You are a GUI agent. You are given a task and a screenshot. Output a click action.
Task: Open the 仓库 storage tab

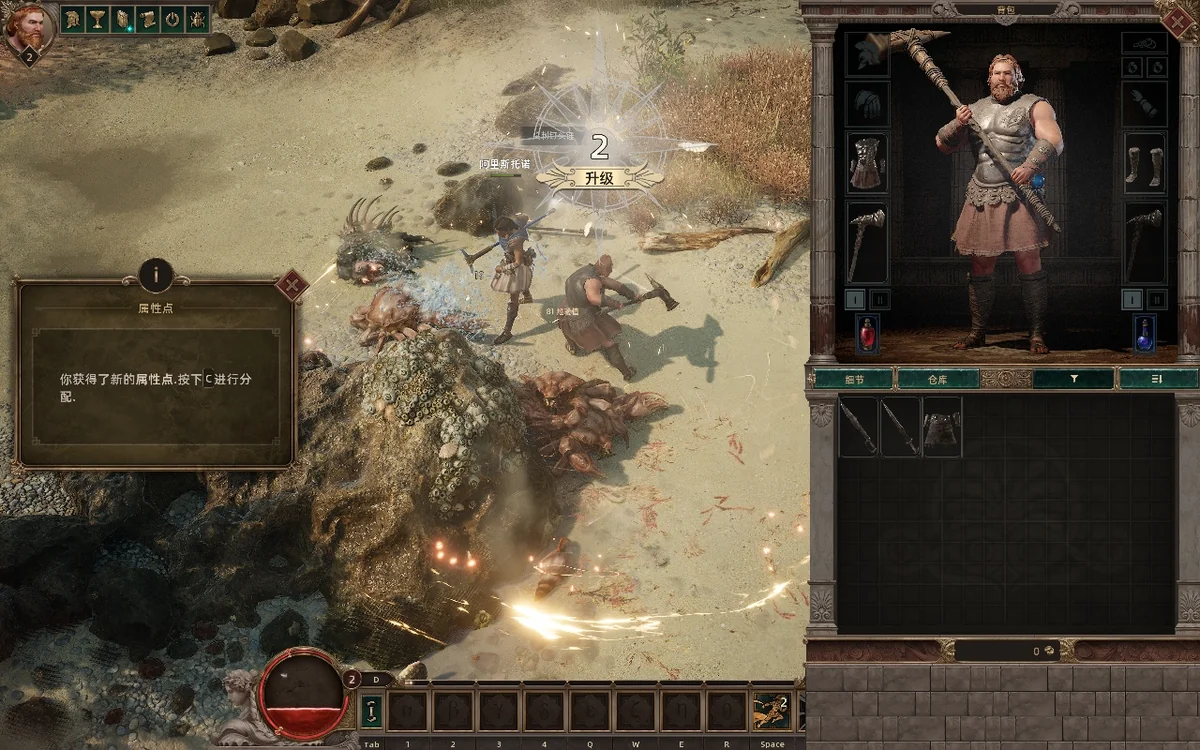(937, 379)
